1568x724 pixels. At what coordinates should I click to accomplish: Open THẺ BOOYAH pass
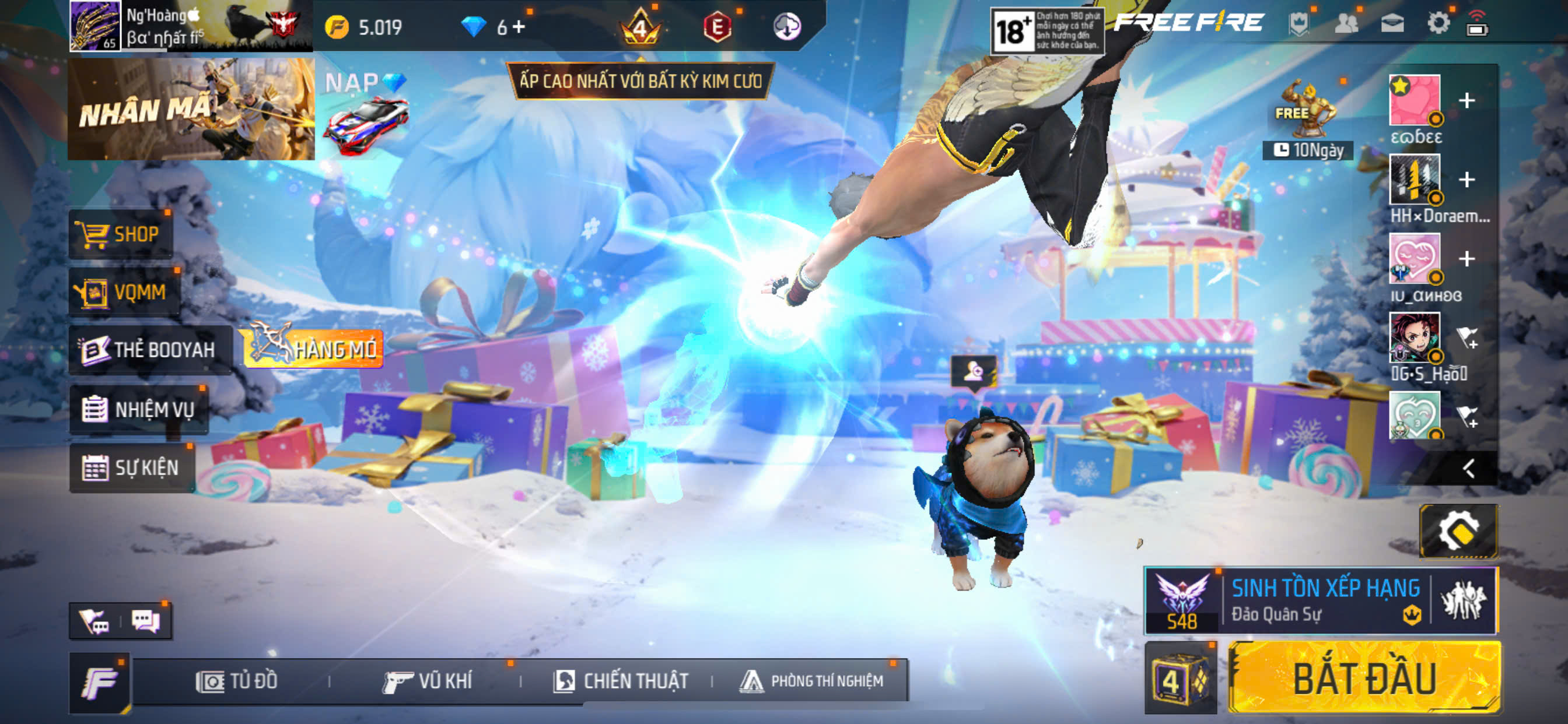coord(150,350)
